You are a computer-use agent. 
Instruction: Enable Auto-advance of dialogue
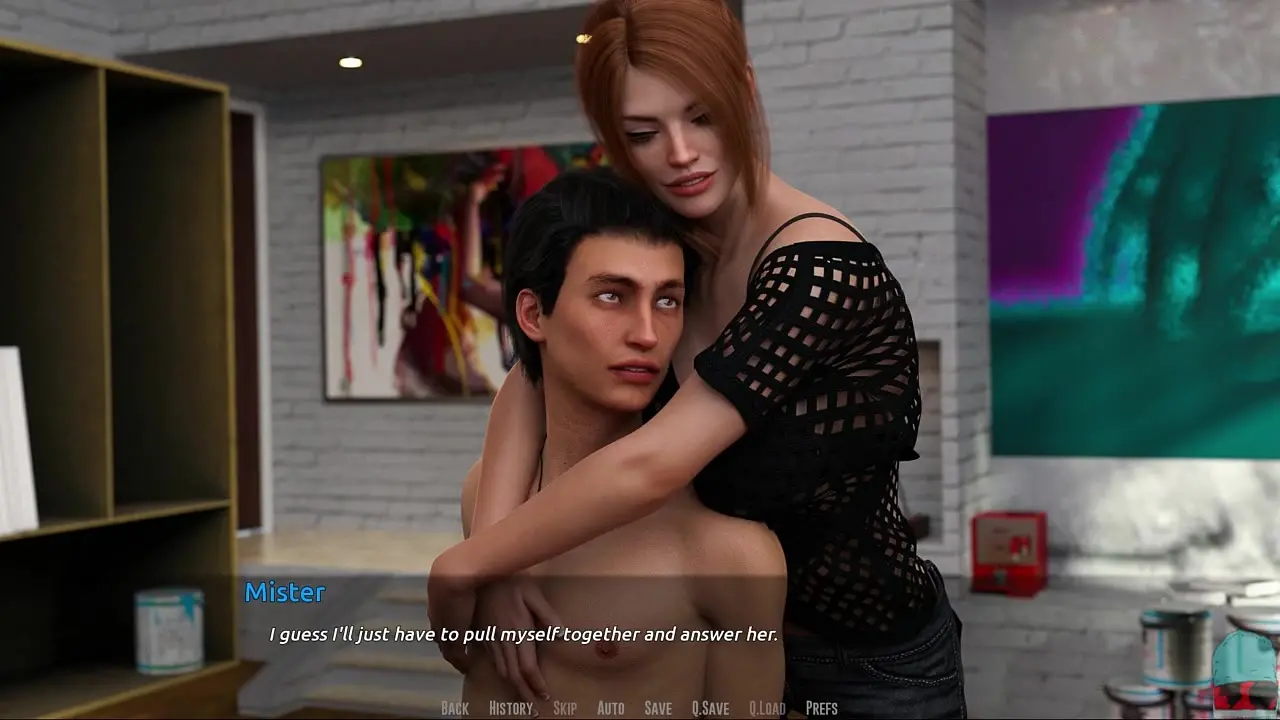click(x=610, y=708)
